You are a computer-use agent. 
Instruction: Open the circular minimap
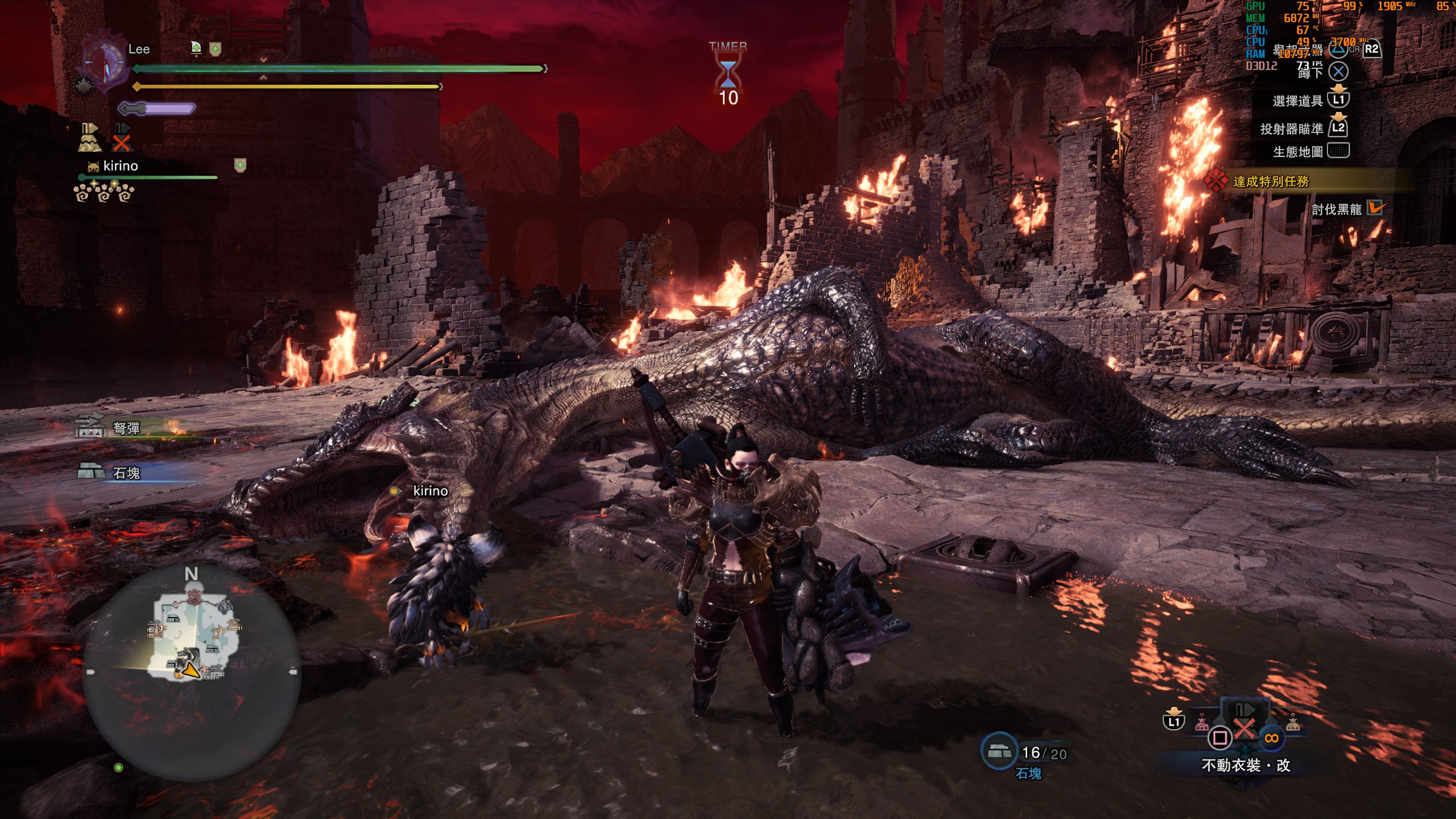(x=192, y=671)
